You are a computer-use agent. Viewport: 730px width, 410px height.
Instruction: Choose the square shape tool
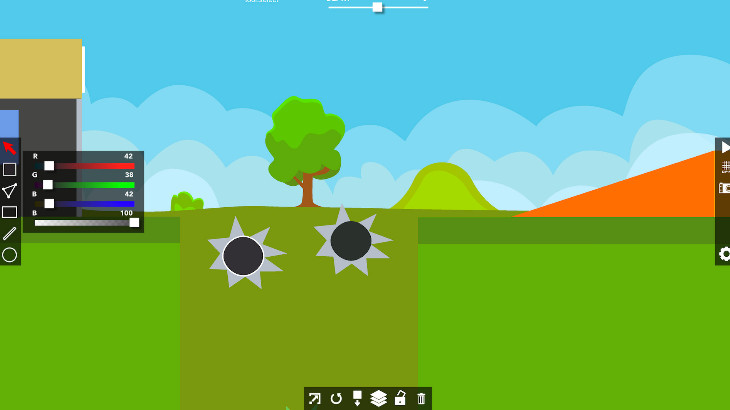tap(9, 169)
